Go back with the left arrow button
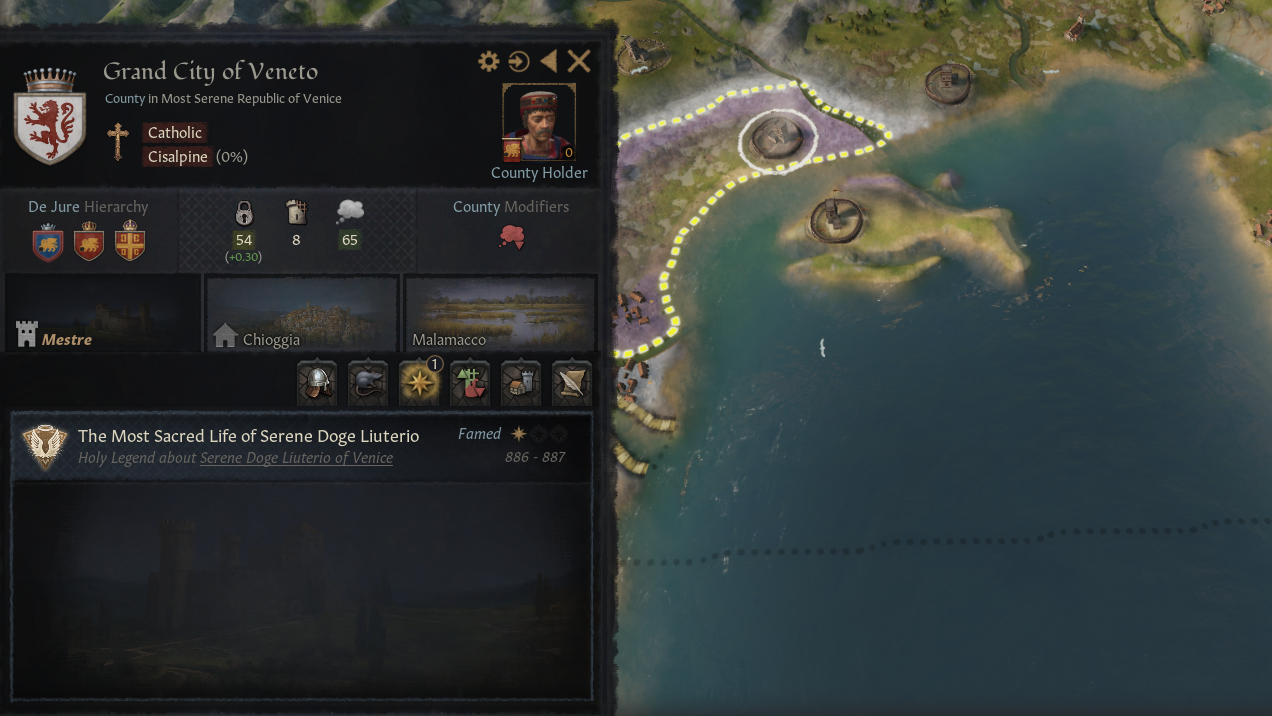Screen dimensions: 1272x716 pyautogui.click(x=548, y=62)
